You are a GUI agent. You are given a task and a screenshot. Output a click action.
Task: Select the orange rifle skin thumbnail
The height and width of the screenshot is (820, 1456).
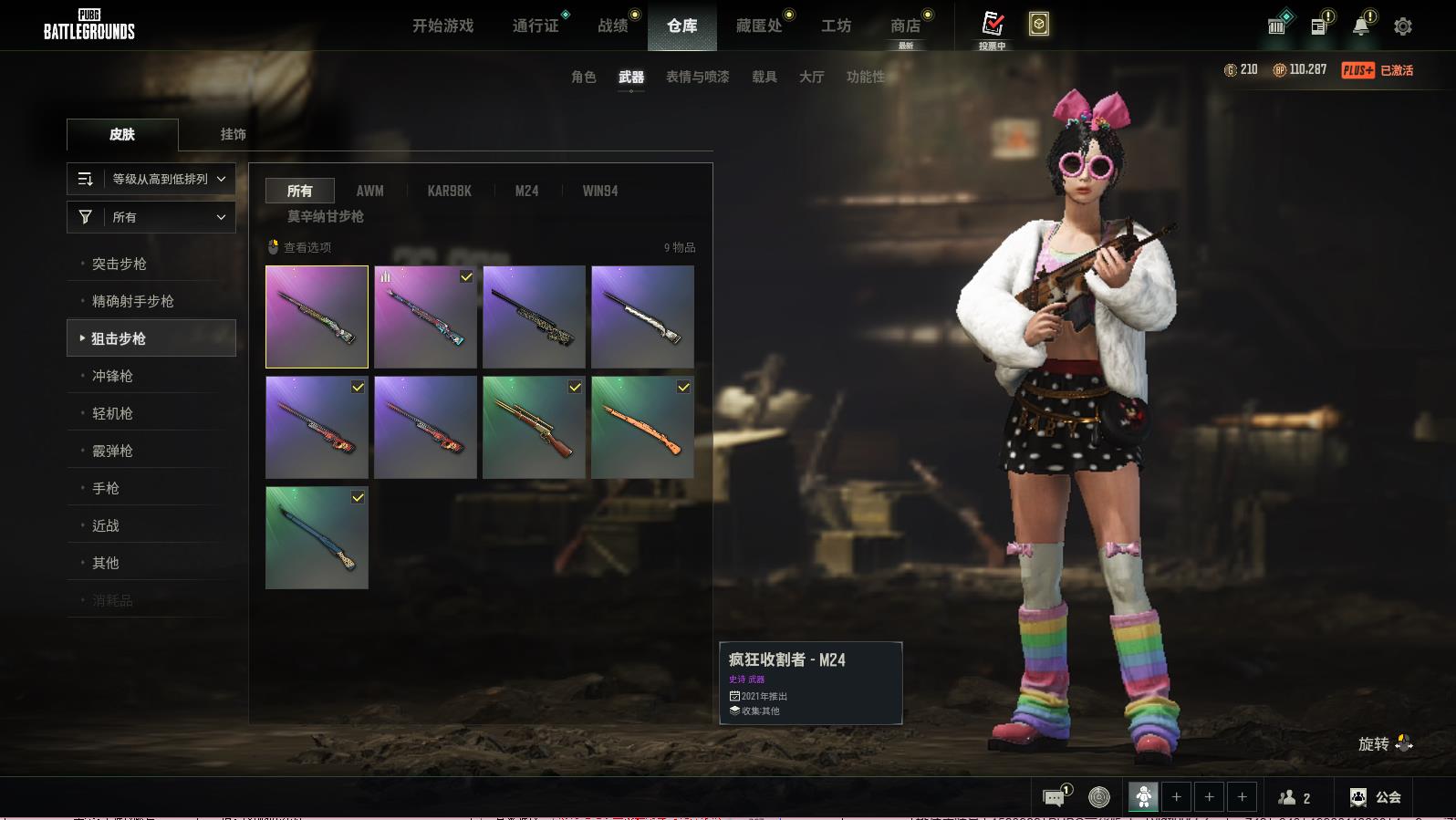[642, 427]
